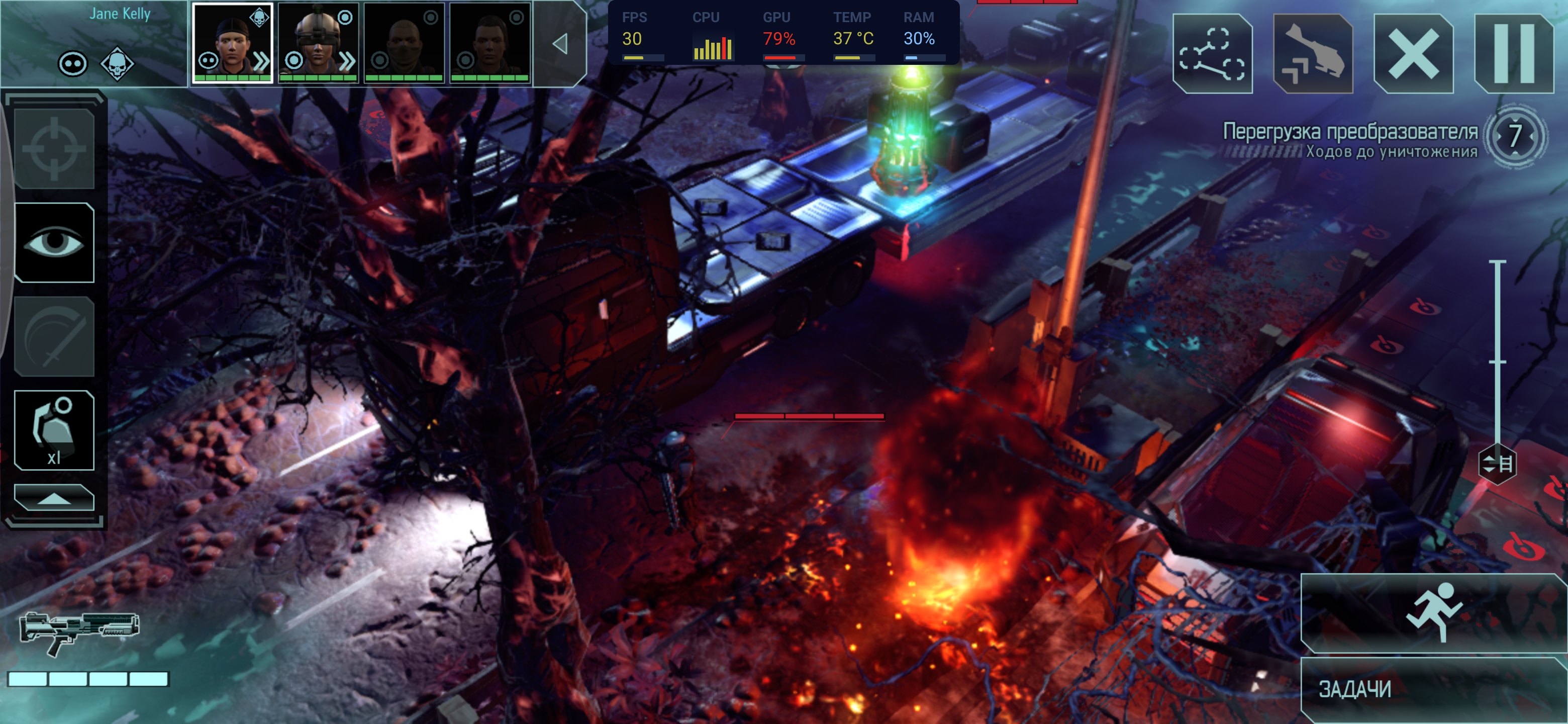Call the Skyranger evac button
The image size is (1568, 724).
click(1312, 54)
